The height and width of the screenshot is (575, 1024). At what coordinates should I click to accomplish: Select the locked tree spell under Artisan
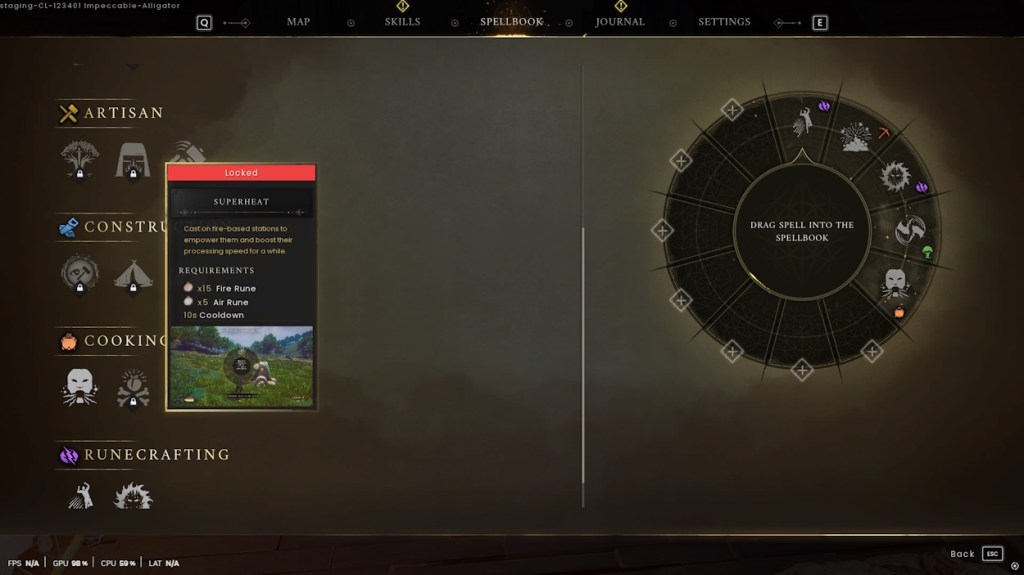[80, 160]
